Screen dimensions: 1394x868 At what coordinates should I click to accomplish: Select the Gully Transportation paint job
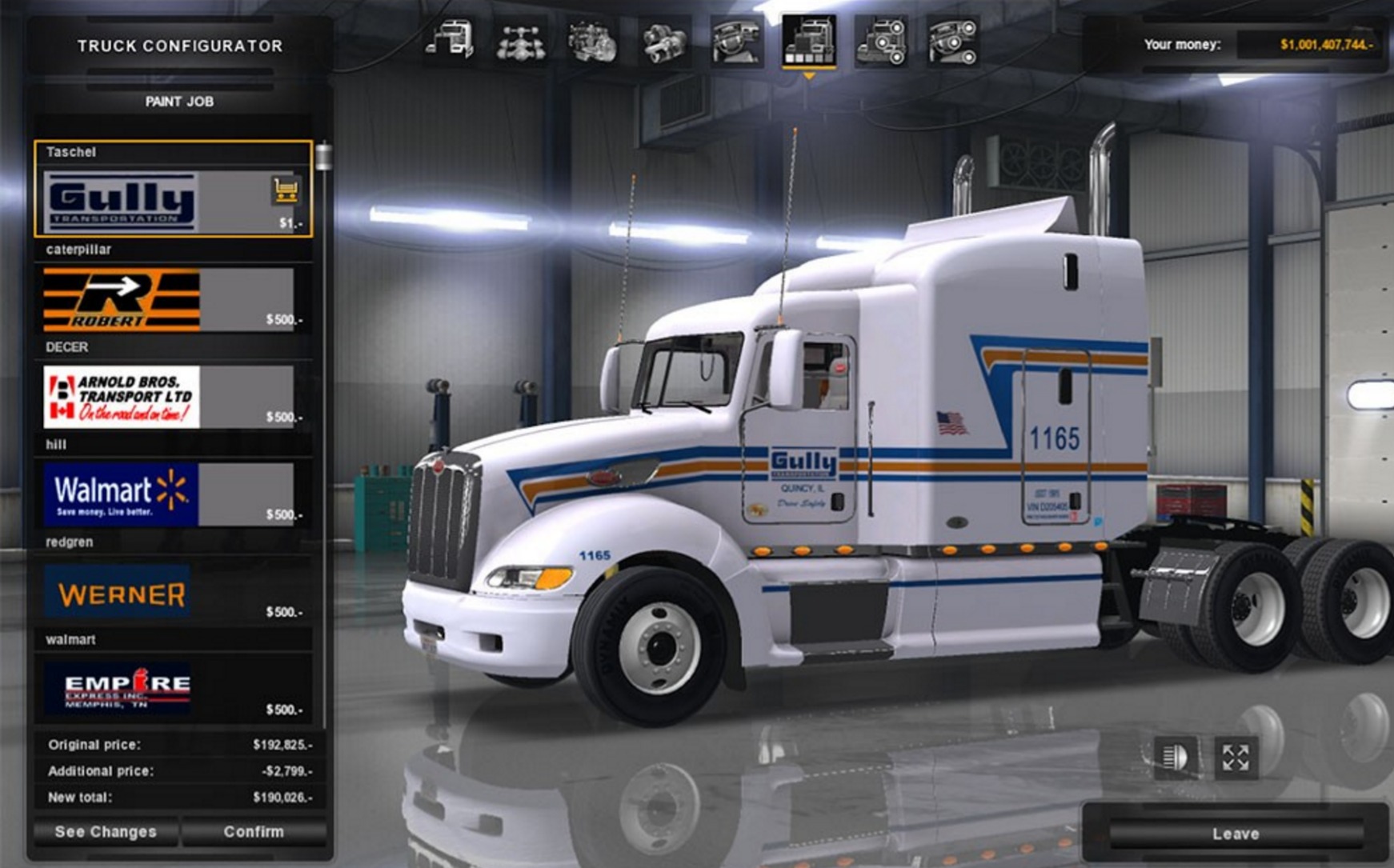point(122,202)
